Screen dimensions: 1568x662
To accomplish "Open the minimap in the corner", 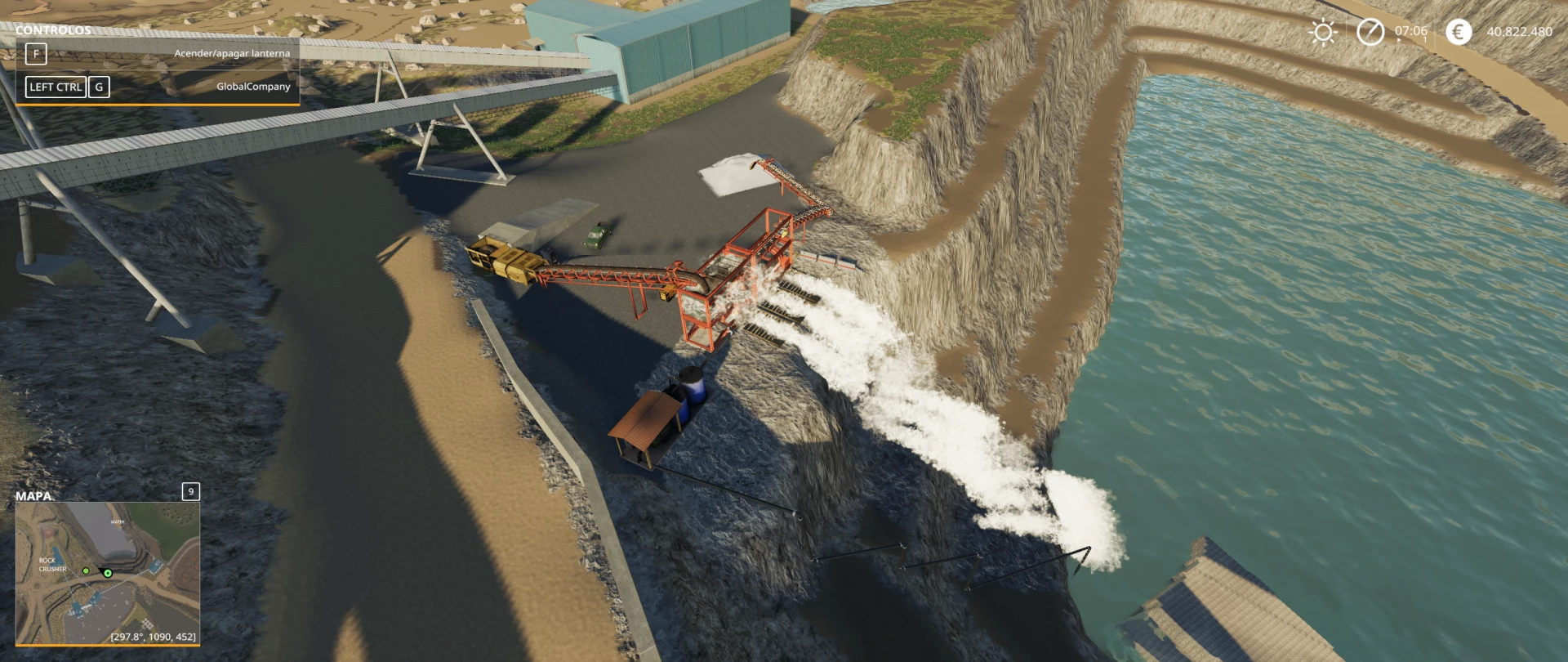I will point(107,573).
